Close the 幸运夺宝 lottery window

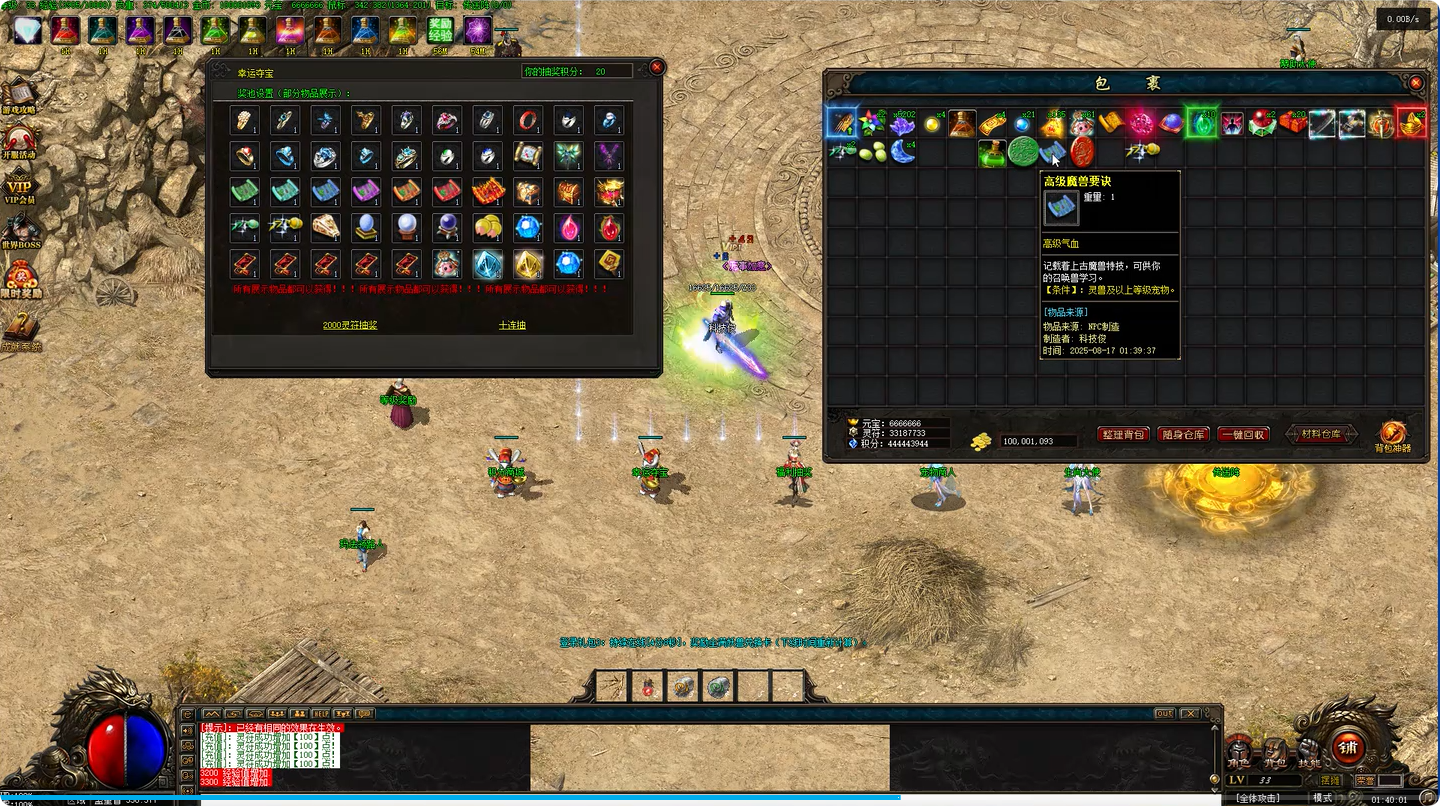tap(657, 67)
